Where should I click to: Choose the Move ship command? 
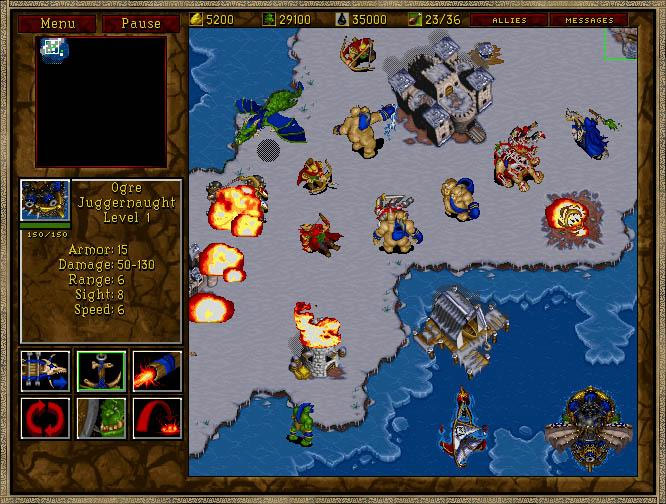pos(45,369)
